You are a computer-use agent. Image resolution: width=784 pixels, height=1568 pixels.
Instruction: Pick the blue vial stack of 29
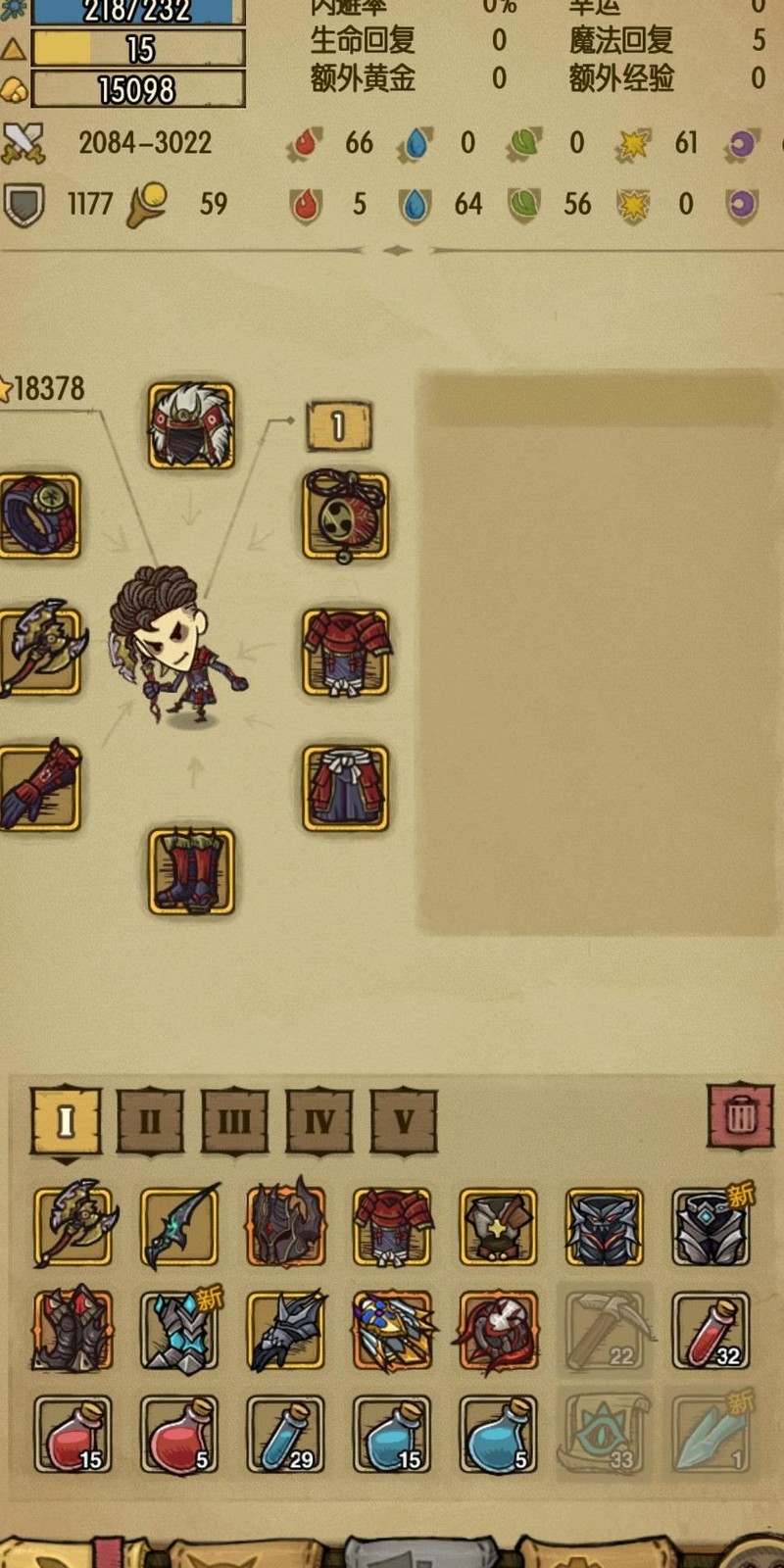pyautogui.click(x=285, y=1434)
